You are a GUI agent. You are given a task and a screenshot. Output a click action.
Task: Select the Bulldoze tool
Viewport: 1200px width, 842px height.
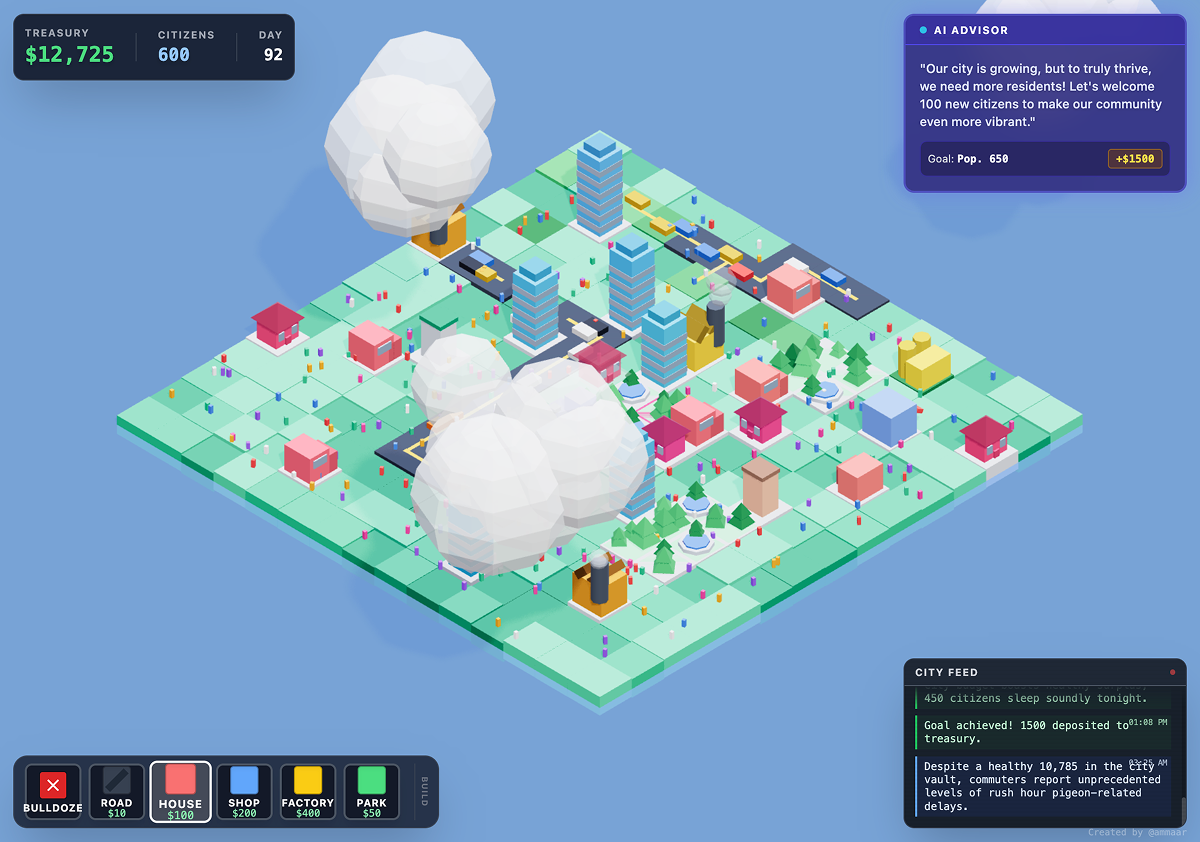[53, 792]
